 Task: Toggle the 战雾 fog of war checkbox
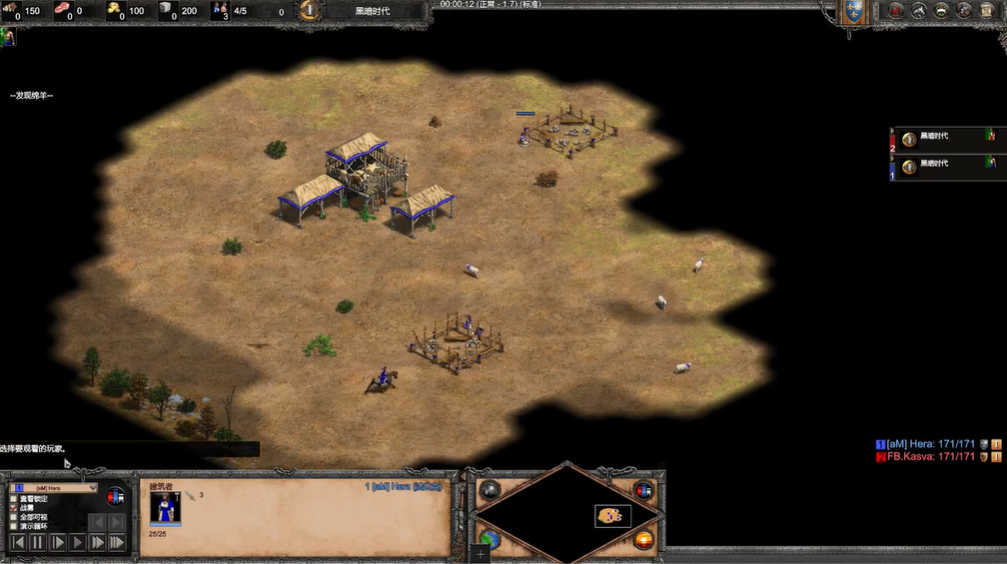[13, 507]
